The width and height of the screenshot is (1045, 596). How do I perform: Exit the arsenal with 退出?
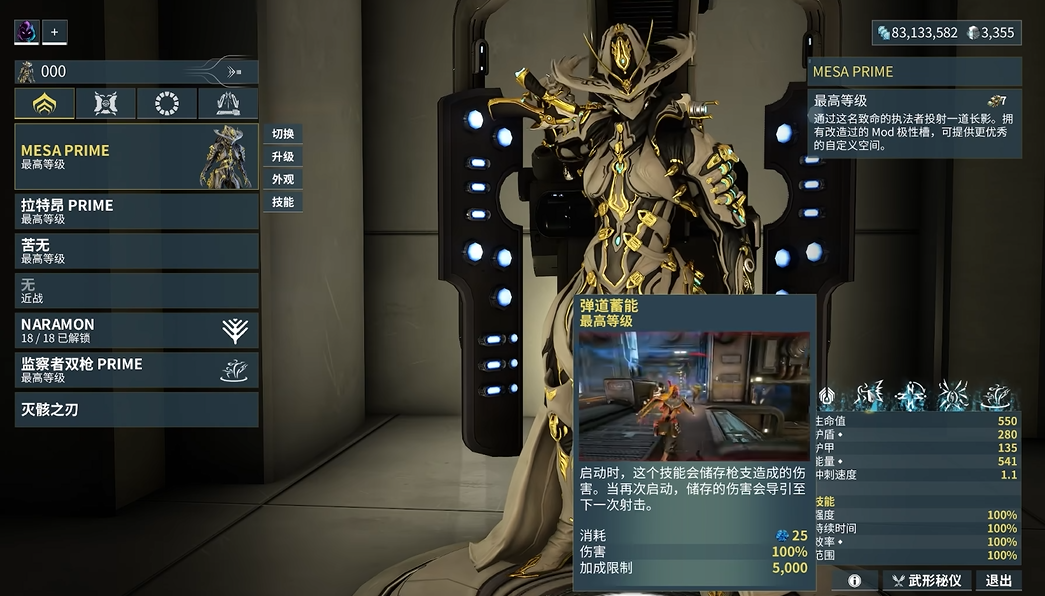tap(998, 580)
